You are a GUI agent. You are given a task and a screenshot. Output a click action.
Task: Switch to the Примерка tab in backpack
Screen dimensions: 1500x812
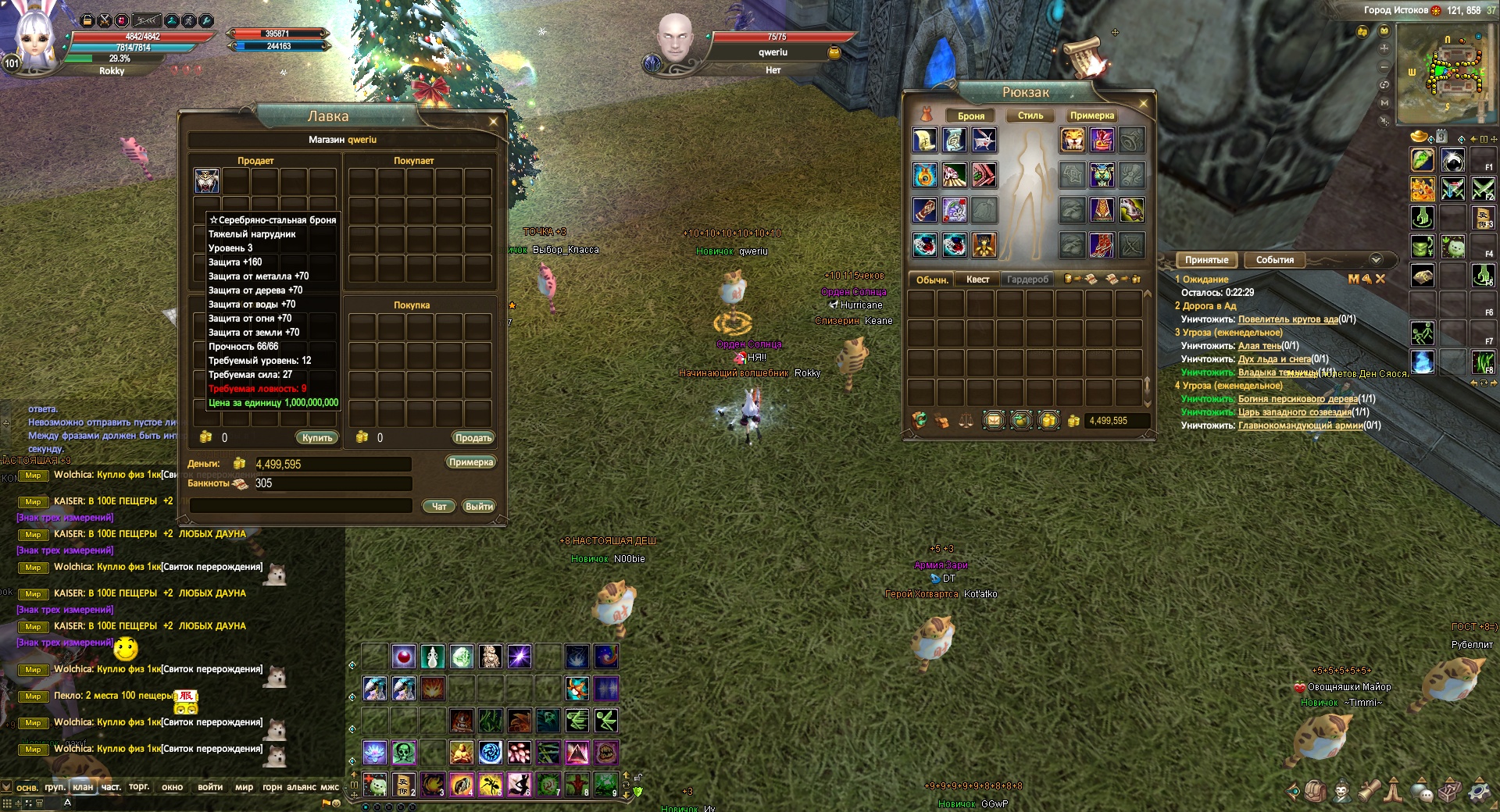(x=1092, y=116)
